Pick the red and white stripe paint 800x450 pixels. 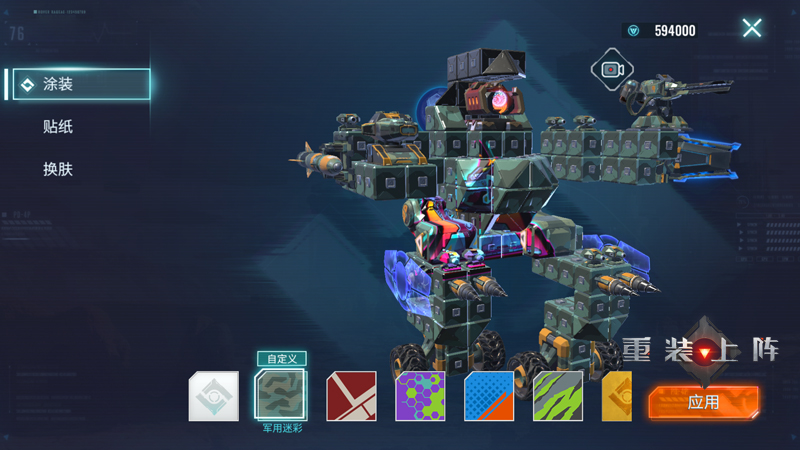tap(352, 396)
